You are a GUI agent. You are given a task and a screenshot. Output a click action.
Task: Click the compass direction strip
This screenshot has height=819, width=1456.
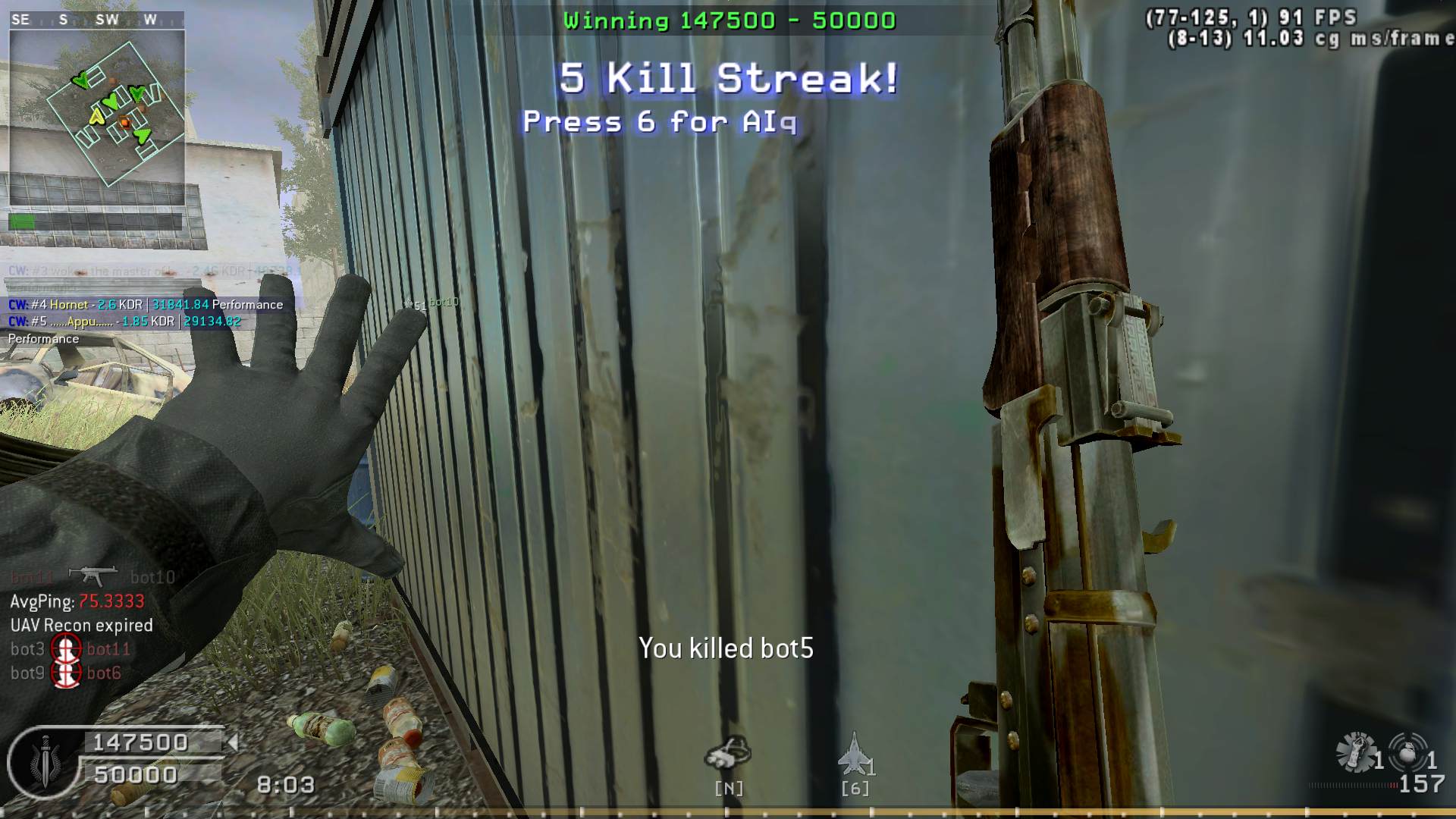click(x=97, y=20)
